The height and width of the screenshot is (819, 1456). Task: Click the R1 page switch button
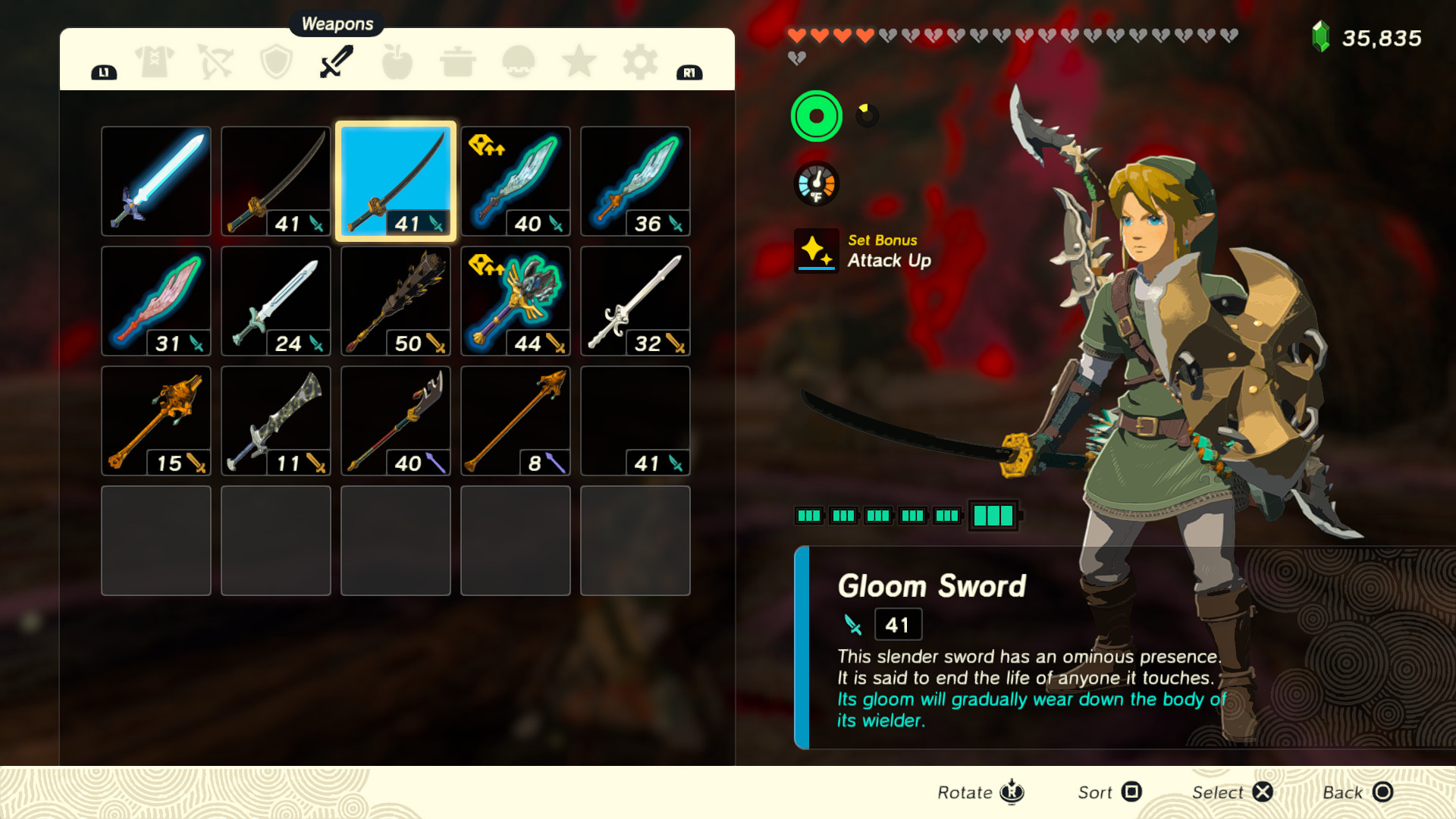point(689,71)
